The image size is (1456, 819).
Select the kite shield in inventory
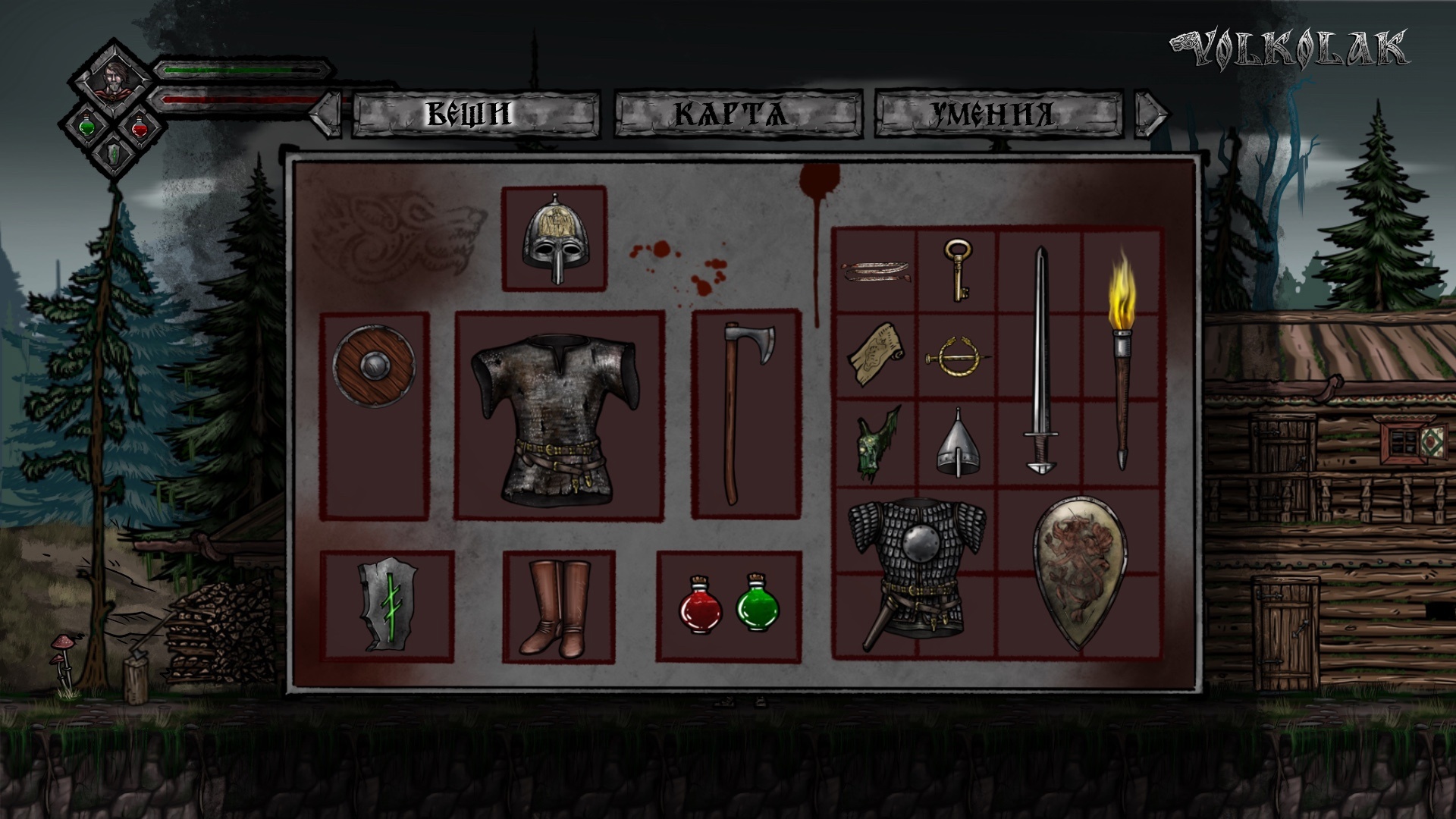pyautogui.click(x=1080, y=573)
